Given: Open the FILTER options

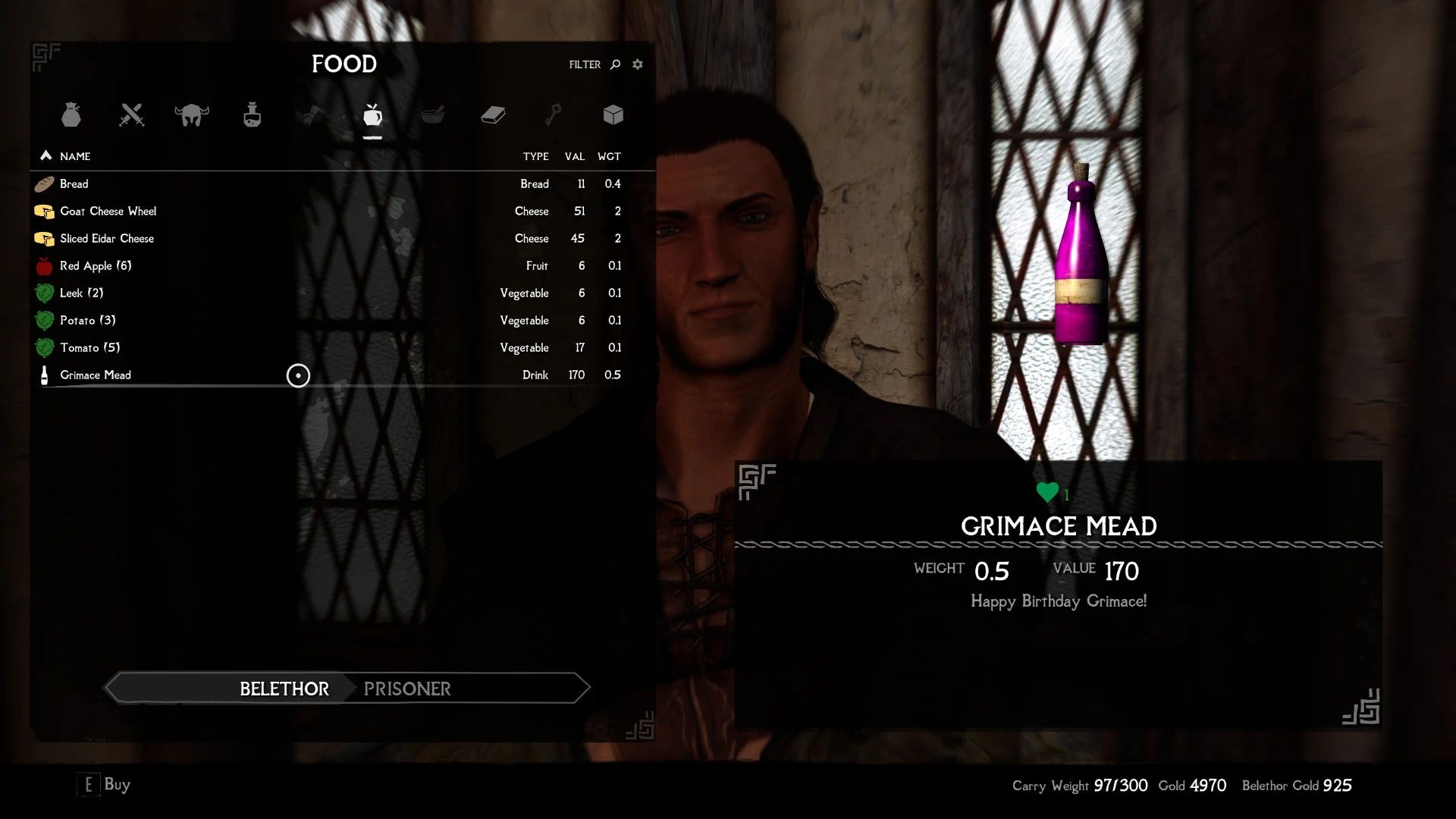Looking at the screenshot, I should (583, 64).
